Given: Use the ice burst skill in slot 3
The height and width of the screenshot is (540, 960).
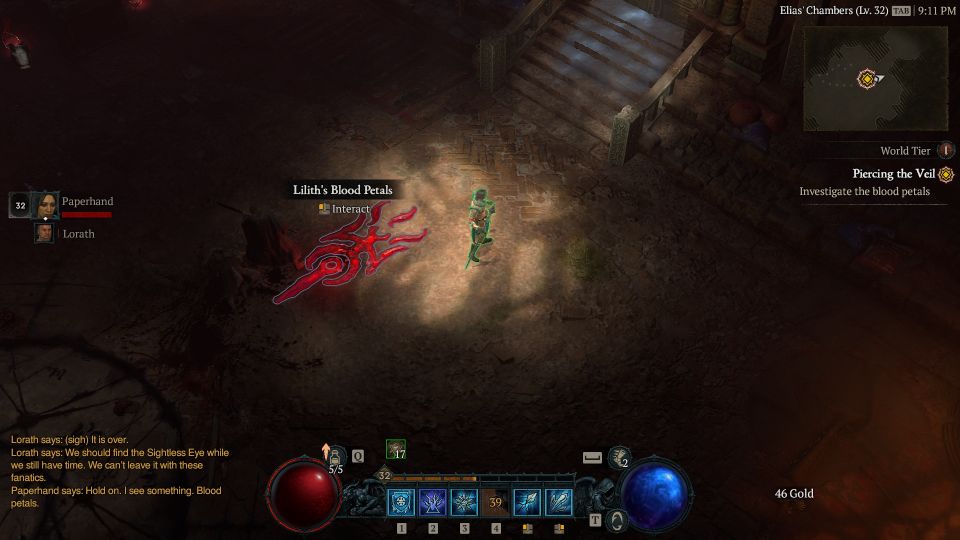Looking at the screenshot, I should (464, 502).
